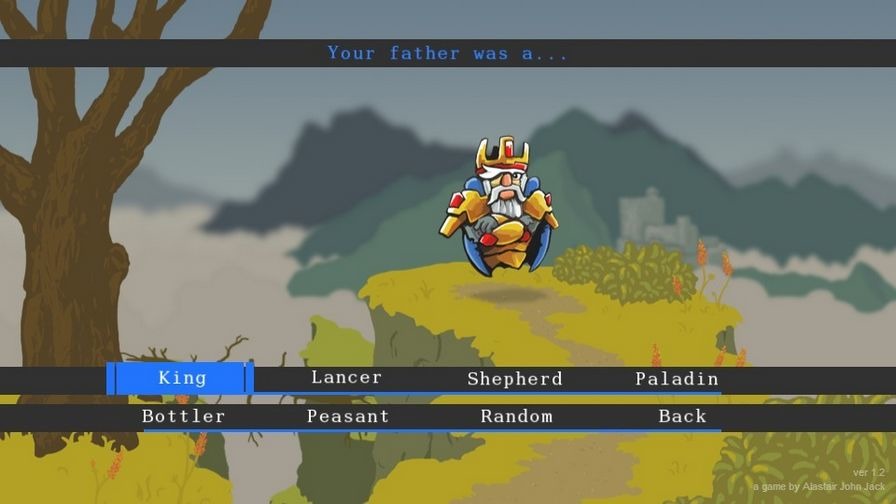Choose the Paladin option

(677, 379)
